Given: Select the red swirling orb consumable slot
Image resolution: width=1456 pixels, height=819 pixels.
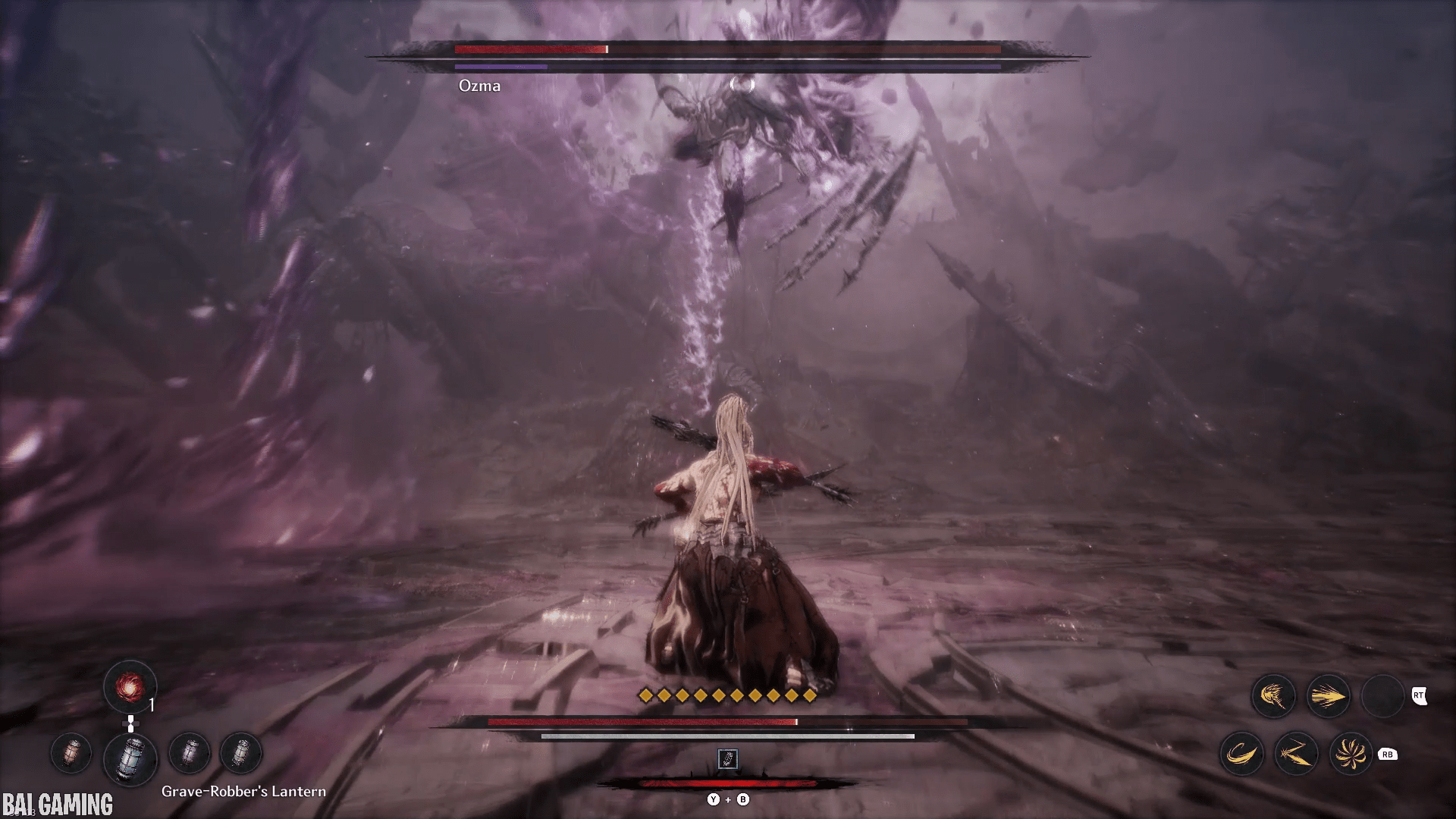Looking at the screenshot, I should 130,688.
